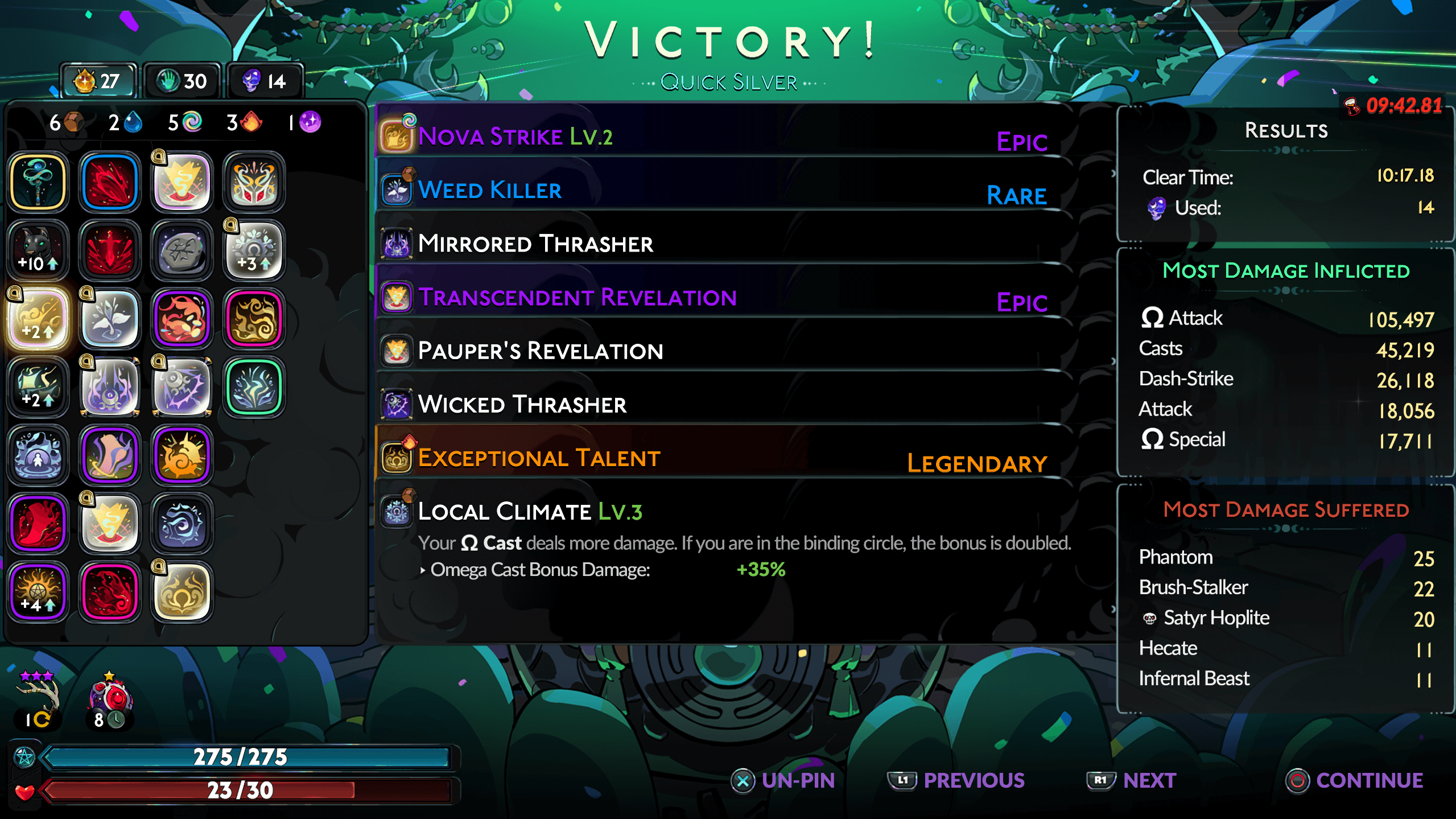Click the Transcendent Revelation boon icon
The width and height of the screenshot is (1456, 819).
click(397, 297)
